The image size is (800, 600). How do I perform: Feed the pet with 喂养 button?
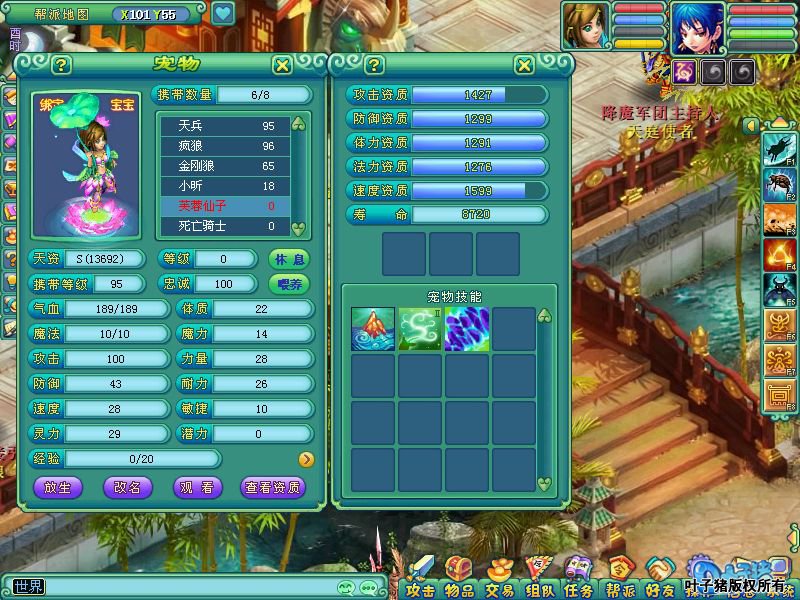(288, 284)
